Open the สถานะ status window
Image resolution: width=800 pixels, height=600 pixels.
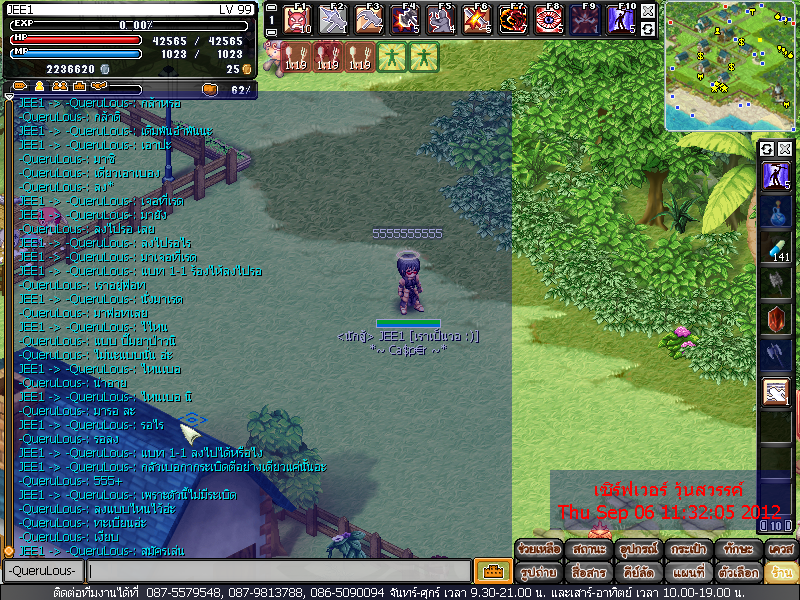(x=587, y=550)
